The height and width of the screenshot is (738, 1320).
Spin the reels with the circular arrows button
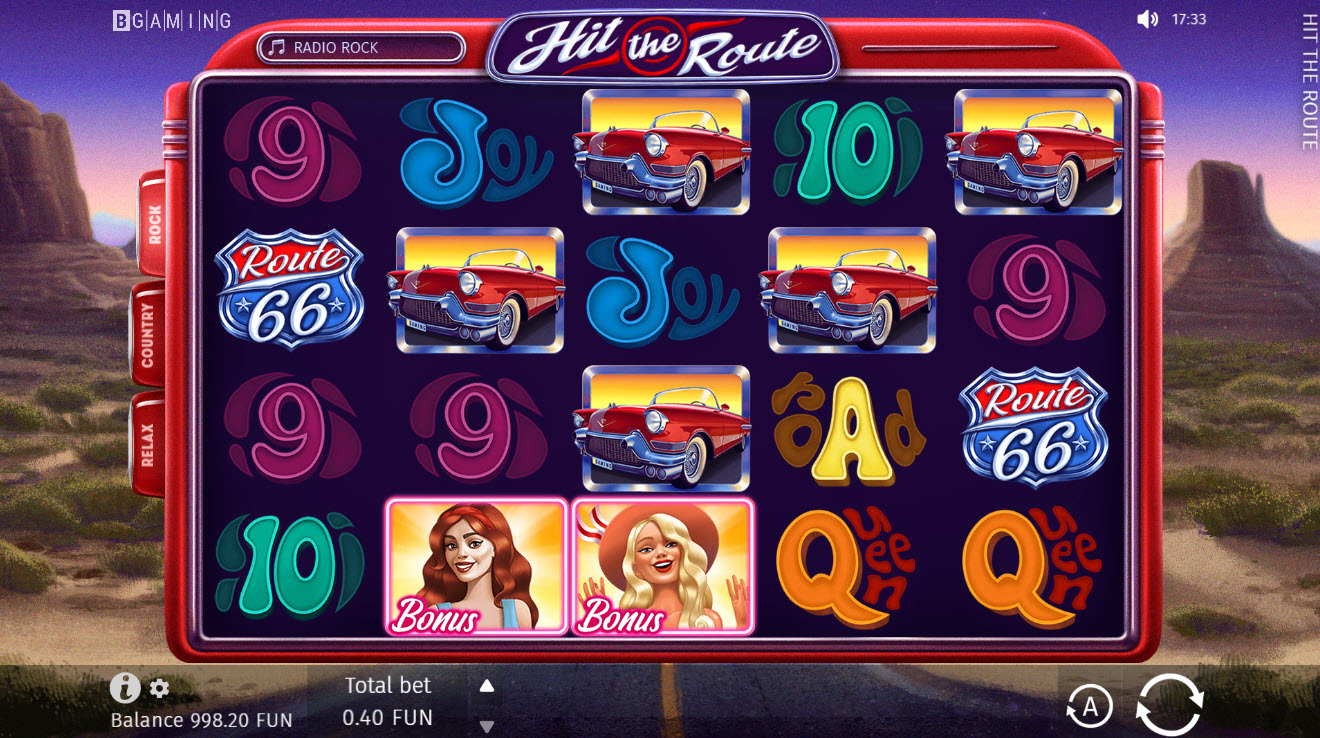[1169, 705]
